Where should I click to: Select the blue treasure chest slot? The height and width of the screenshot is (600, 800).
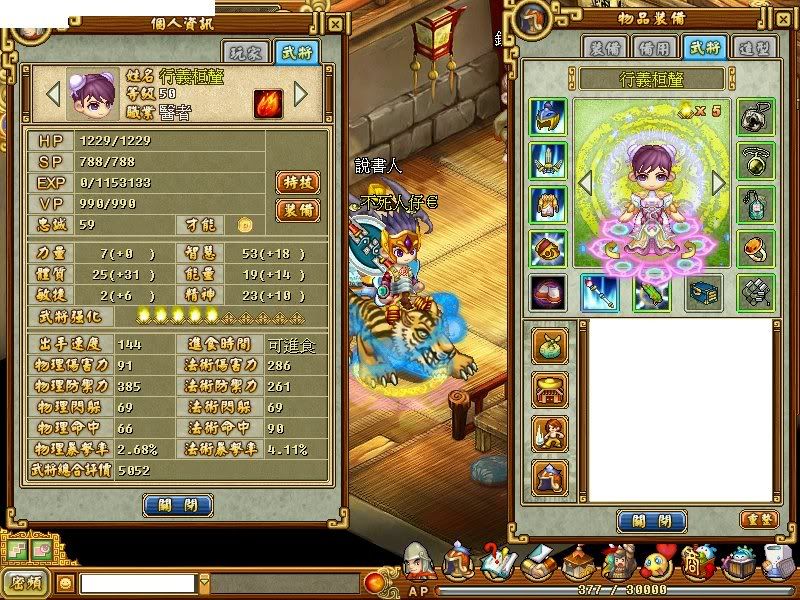point(703,292)
